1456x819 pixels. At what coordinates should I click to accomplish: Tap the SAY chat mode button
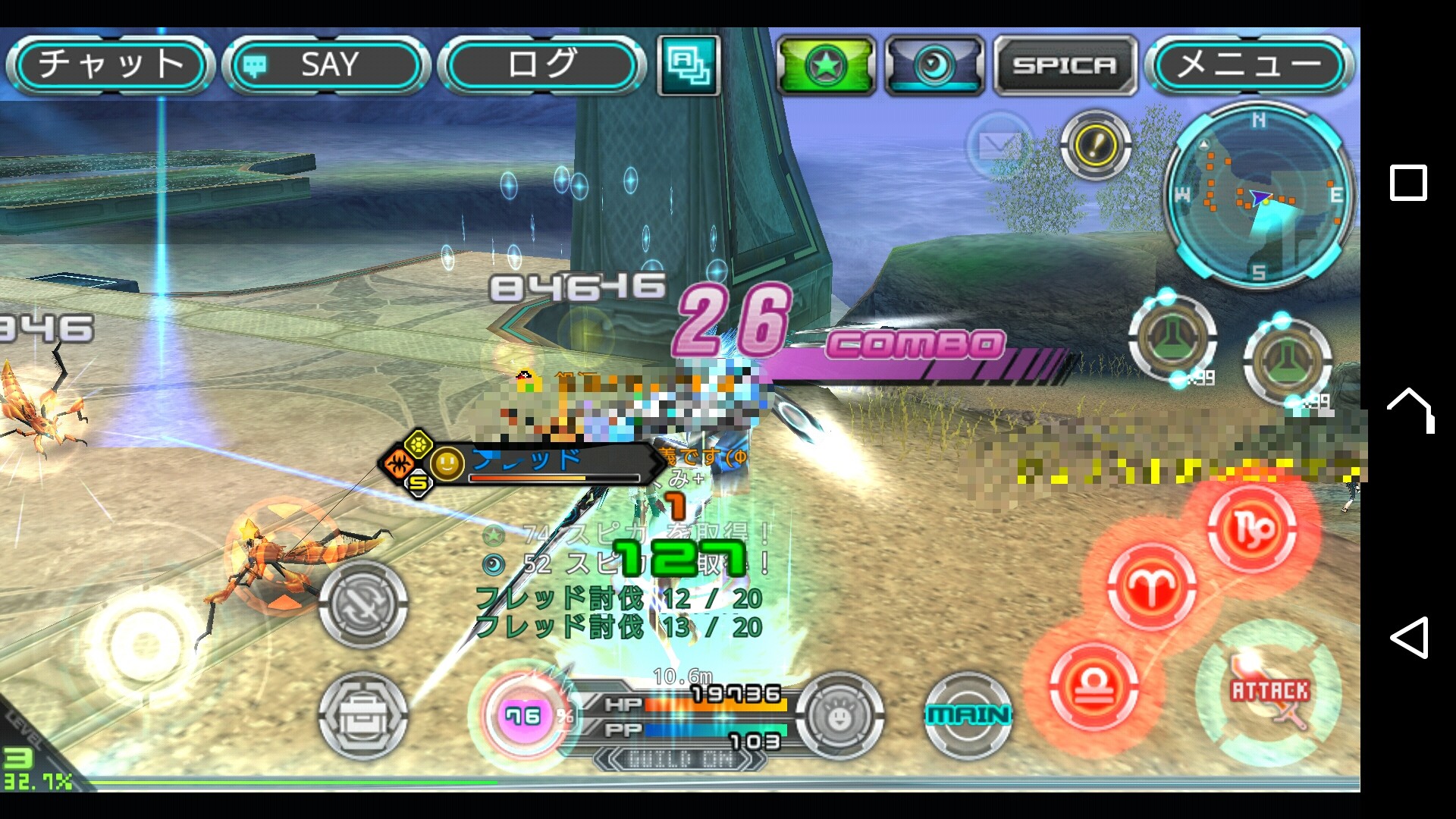[326, 65]
